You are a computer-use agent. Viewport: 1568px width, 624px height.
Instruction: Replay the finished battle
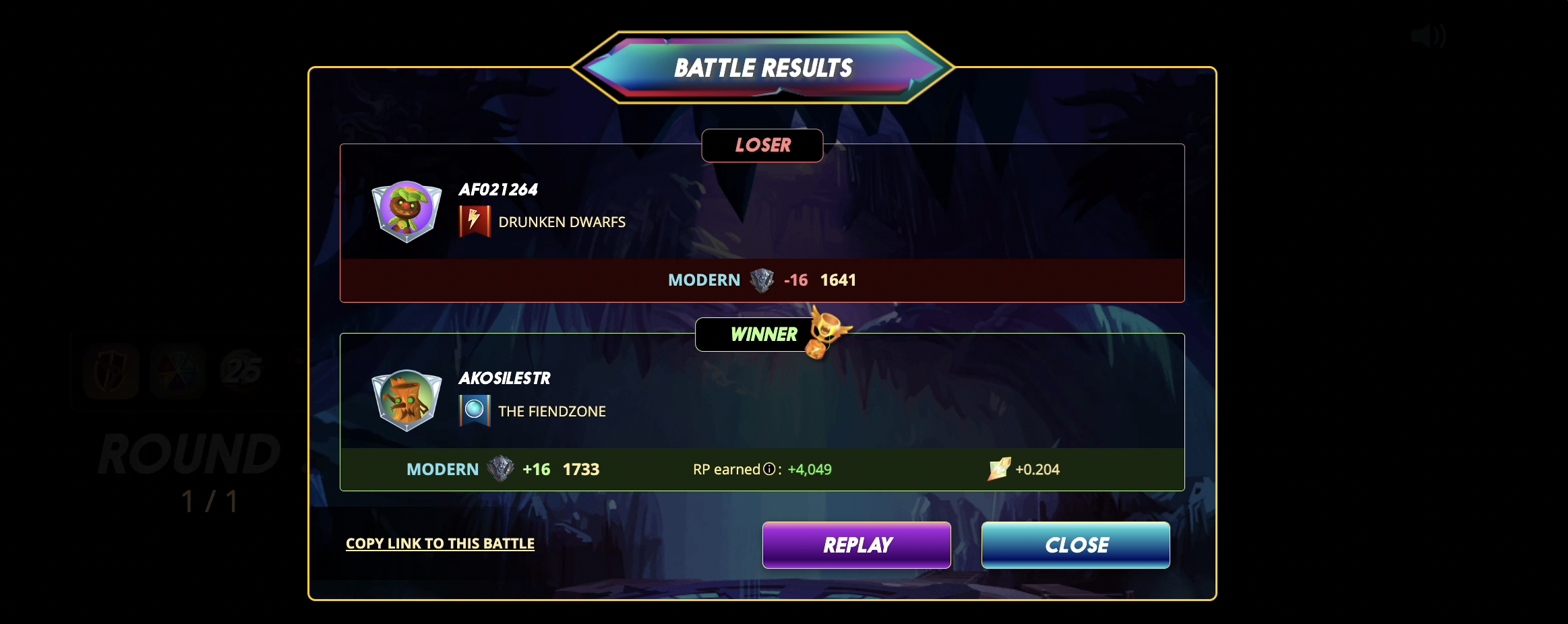pyautogui.click(x=856, y=544)
